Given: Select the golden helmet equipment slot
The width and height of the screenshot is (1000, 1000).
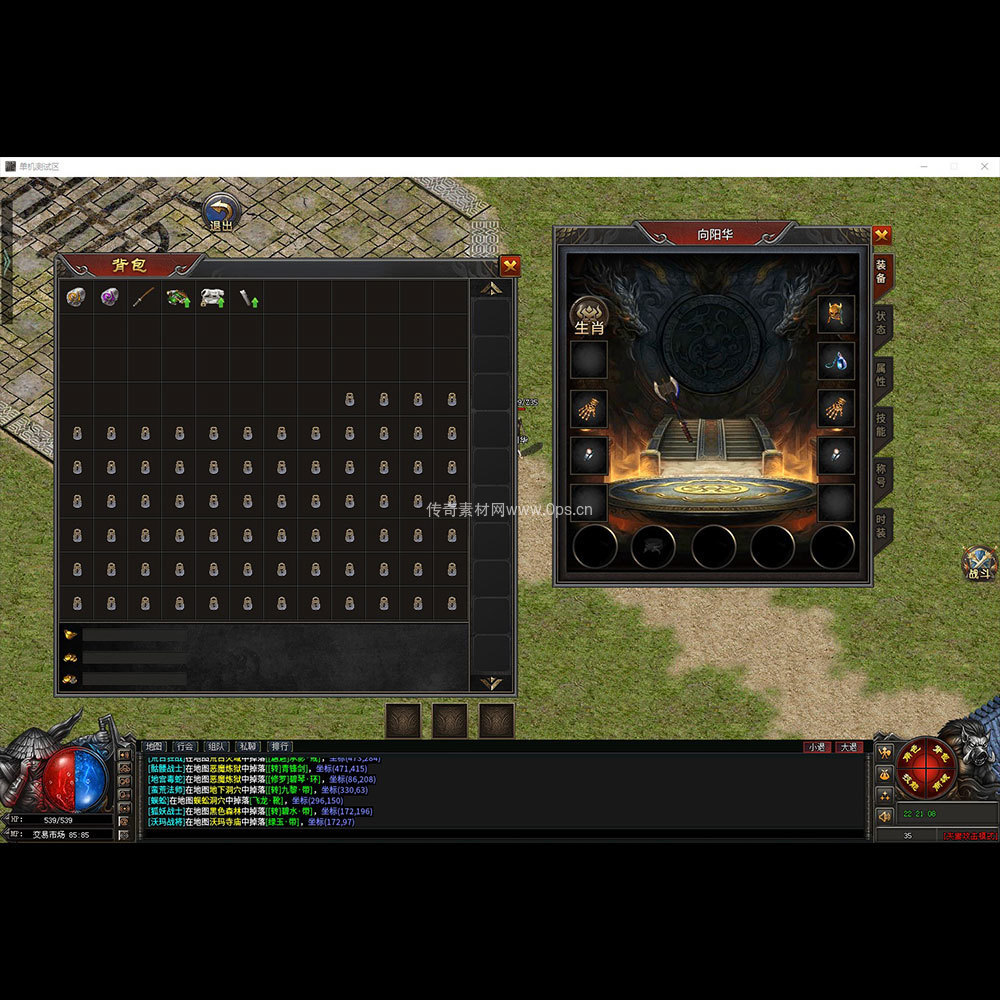Looking at the screenshot, I should [x=836, y=314].
